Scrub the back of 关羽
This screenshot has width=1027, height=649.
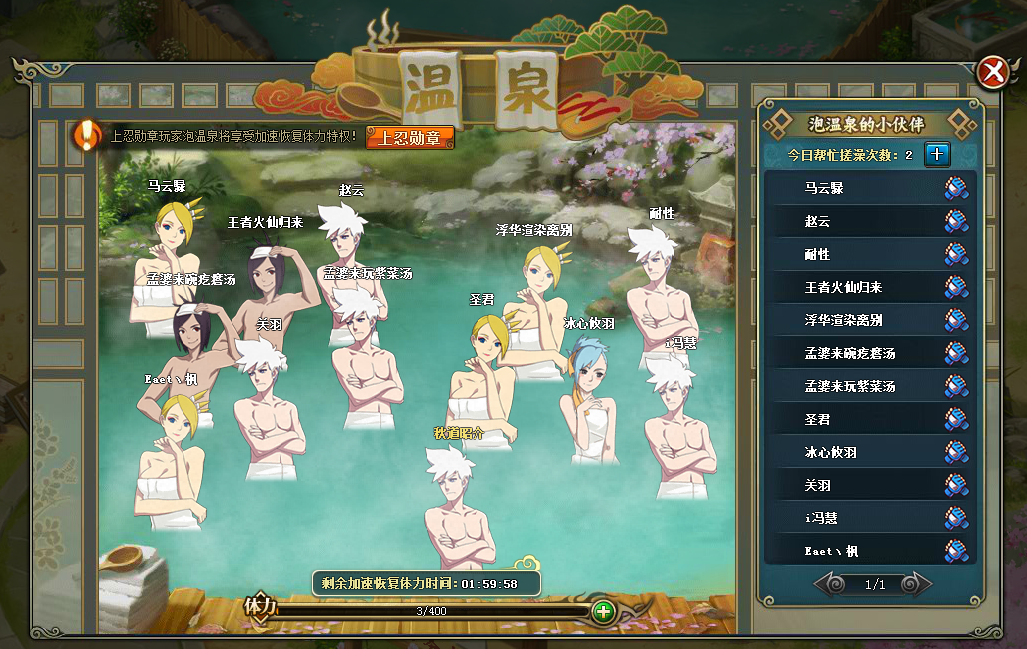(956, 485)
